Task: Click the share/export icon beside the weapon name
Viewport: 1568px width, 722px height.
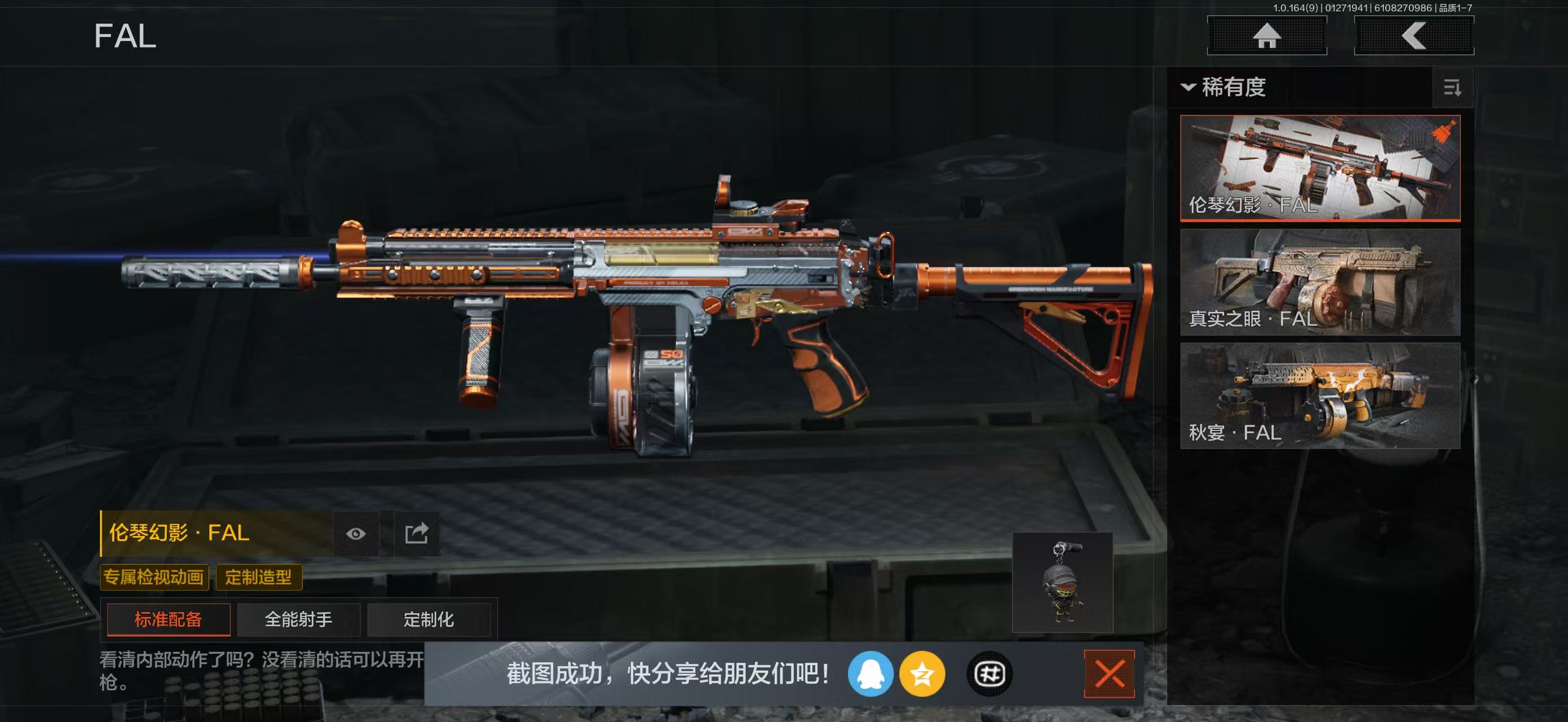Action: (418, 532)
